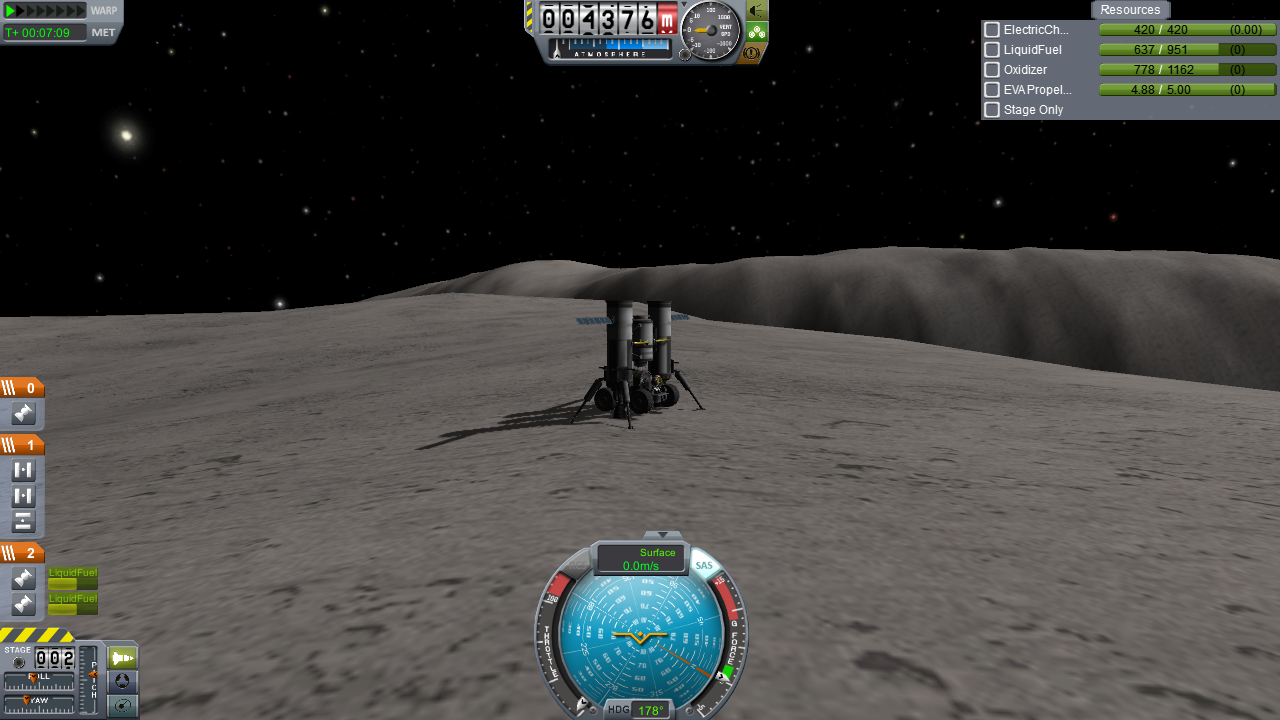
Task: Select the stage 1 header
Action: [22, 446]
